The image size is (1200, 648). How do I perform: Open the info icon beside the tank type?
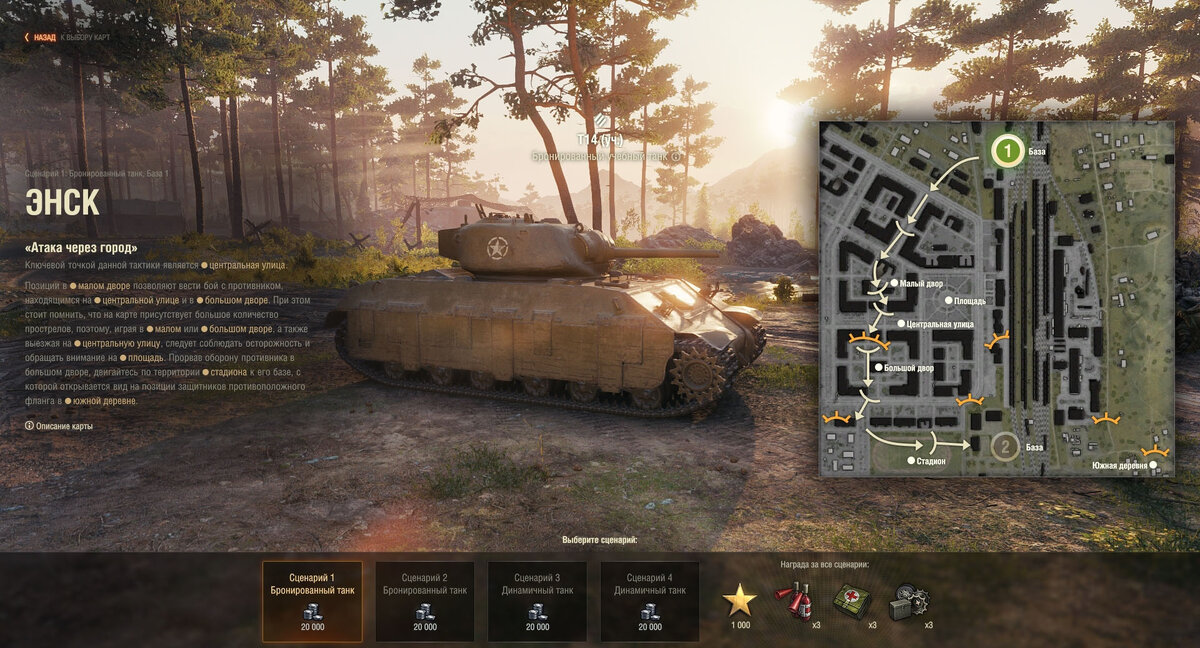(x=676, y=157)
